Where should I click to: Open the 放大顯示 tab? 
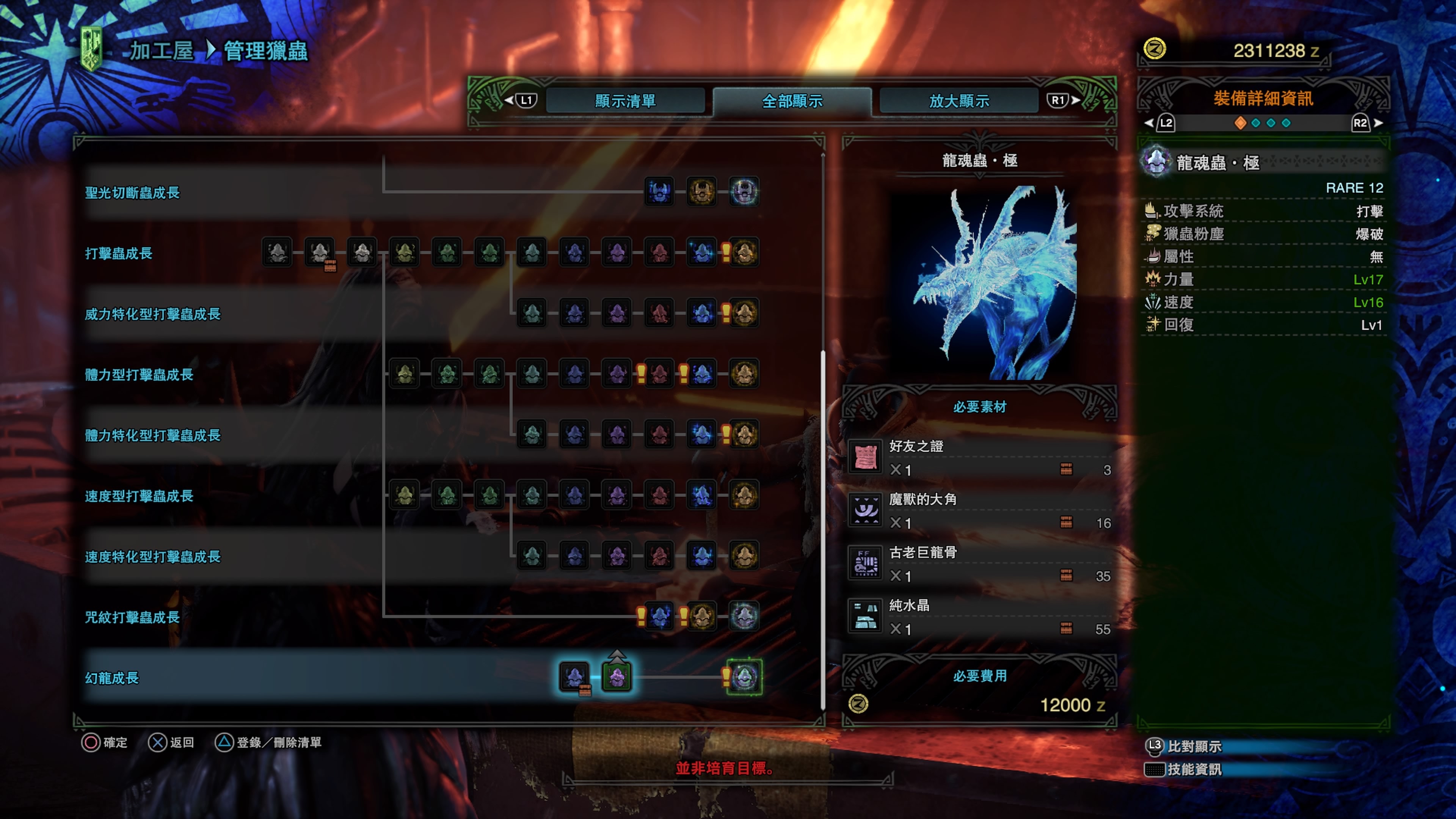click(x=959, y=101)
